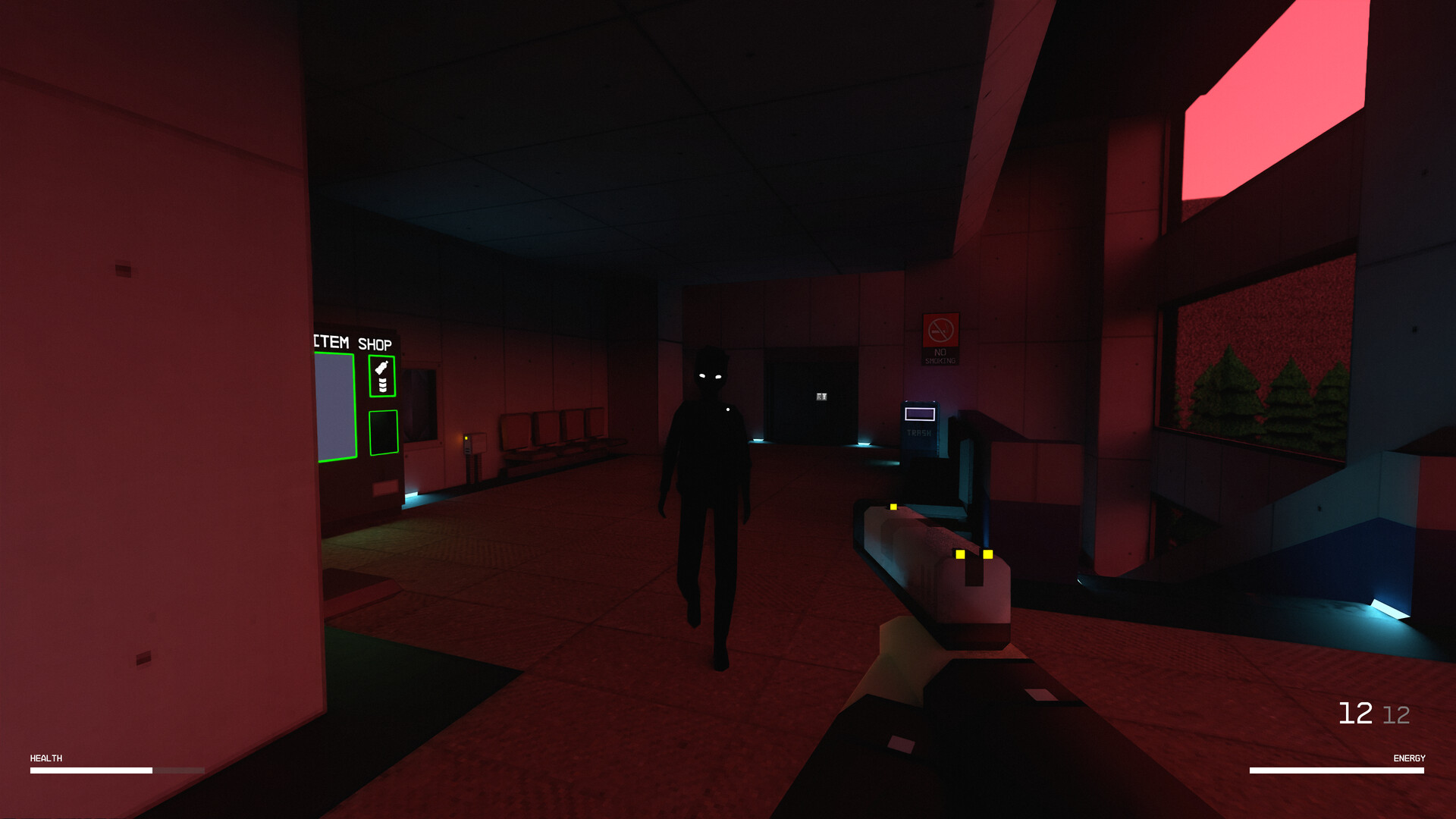Viewport: 1456px width, 819px height.
Task: Expand the NO SMOKING sign text
Action: click(941, 356)
